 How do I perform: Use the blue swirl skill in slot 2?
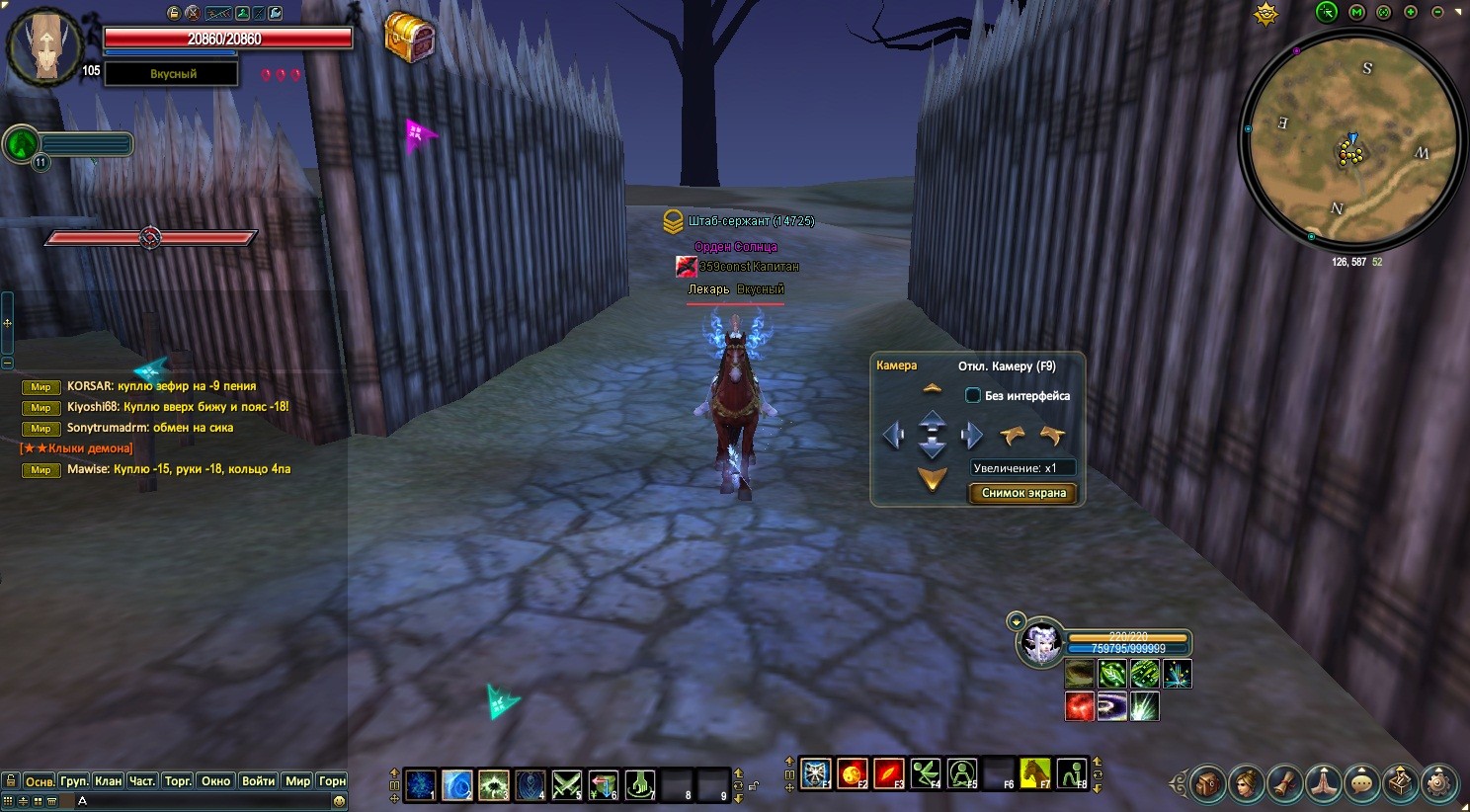tap(456, 785)
